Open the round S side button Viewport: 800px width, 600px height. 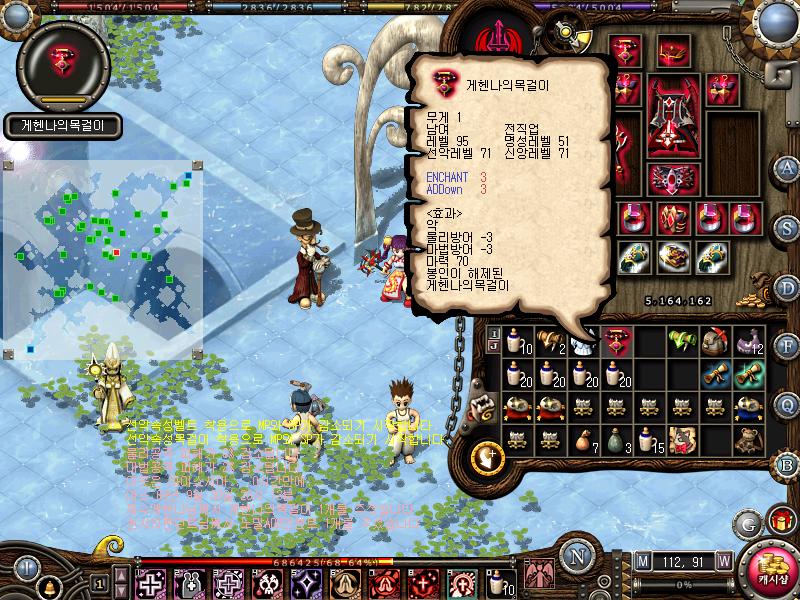point(787,228)
